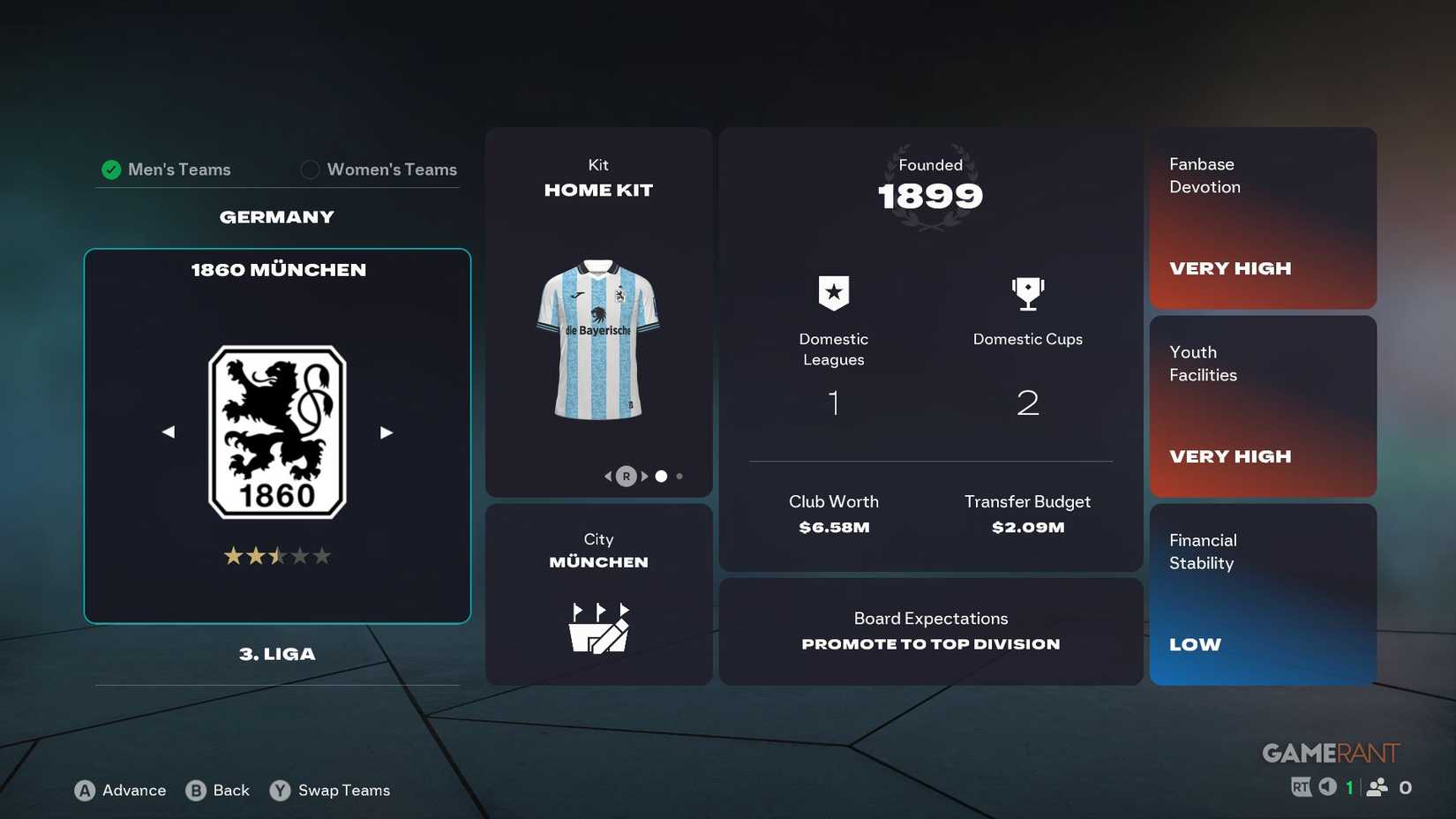1456x819 pixels.
Task: Select the Men's Teams radio button
Action: click(x=111, y=169)
